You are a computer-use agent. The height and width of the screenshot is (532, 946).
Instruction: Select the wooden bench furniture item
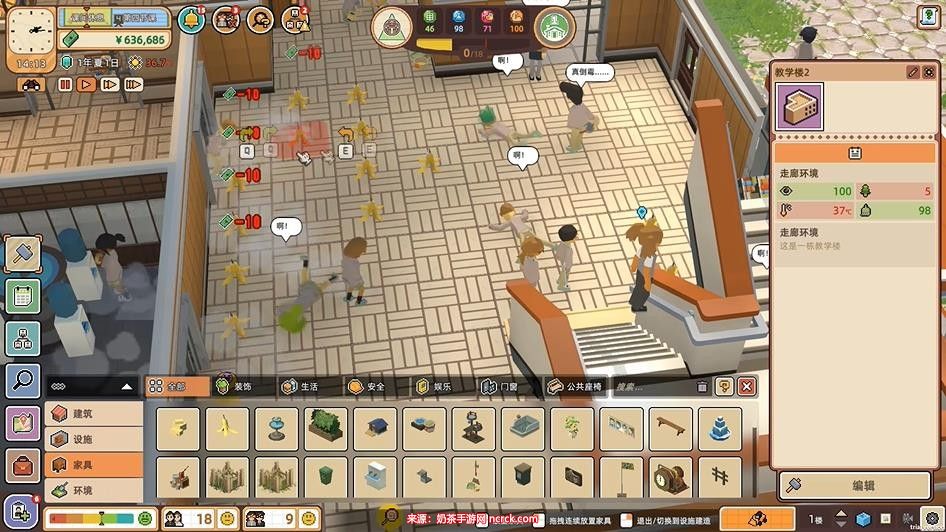pyautogui.click(x=670, y=428)
